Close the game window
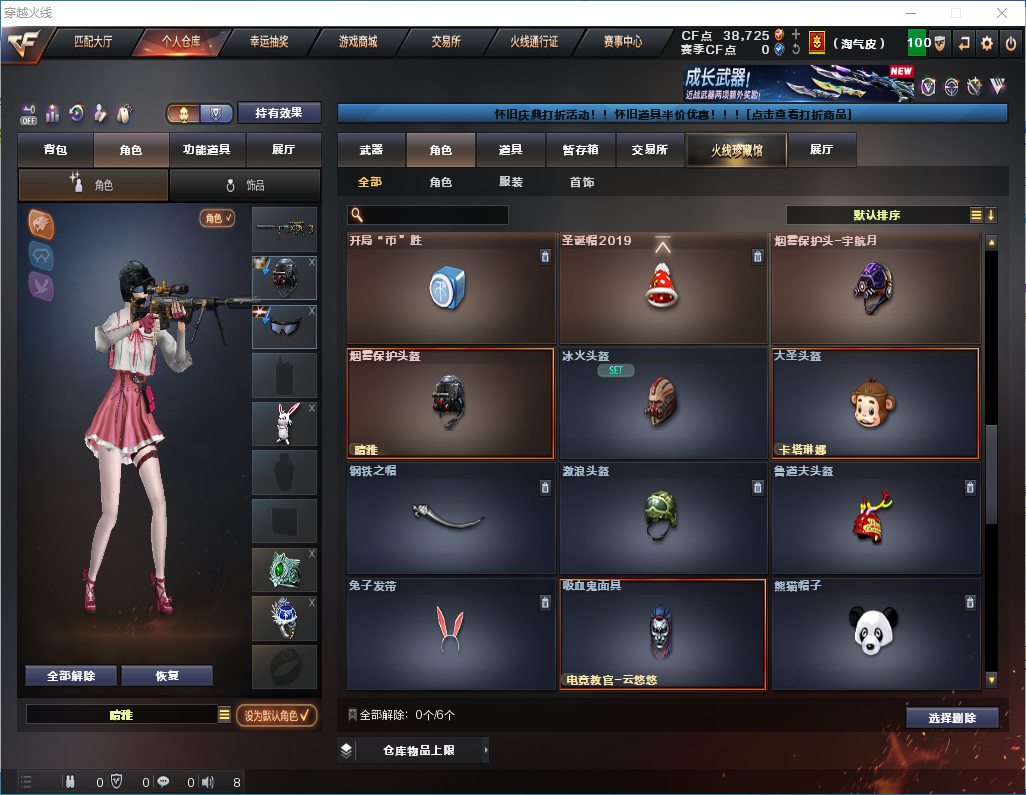The image size is (1026, 795). 1002,13
